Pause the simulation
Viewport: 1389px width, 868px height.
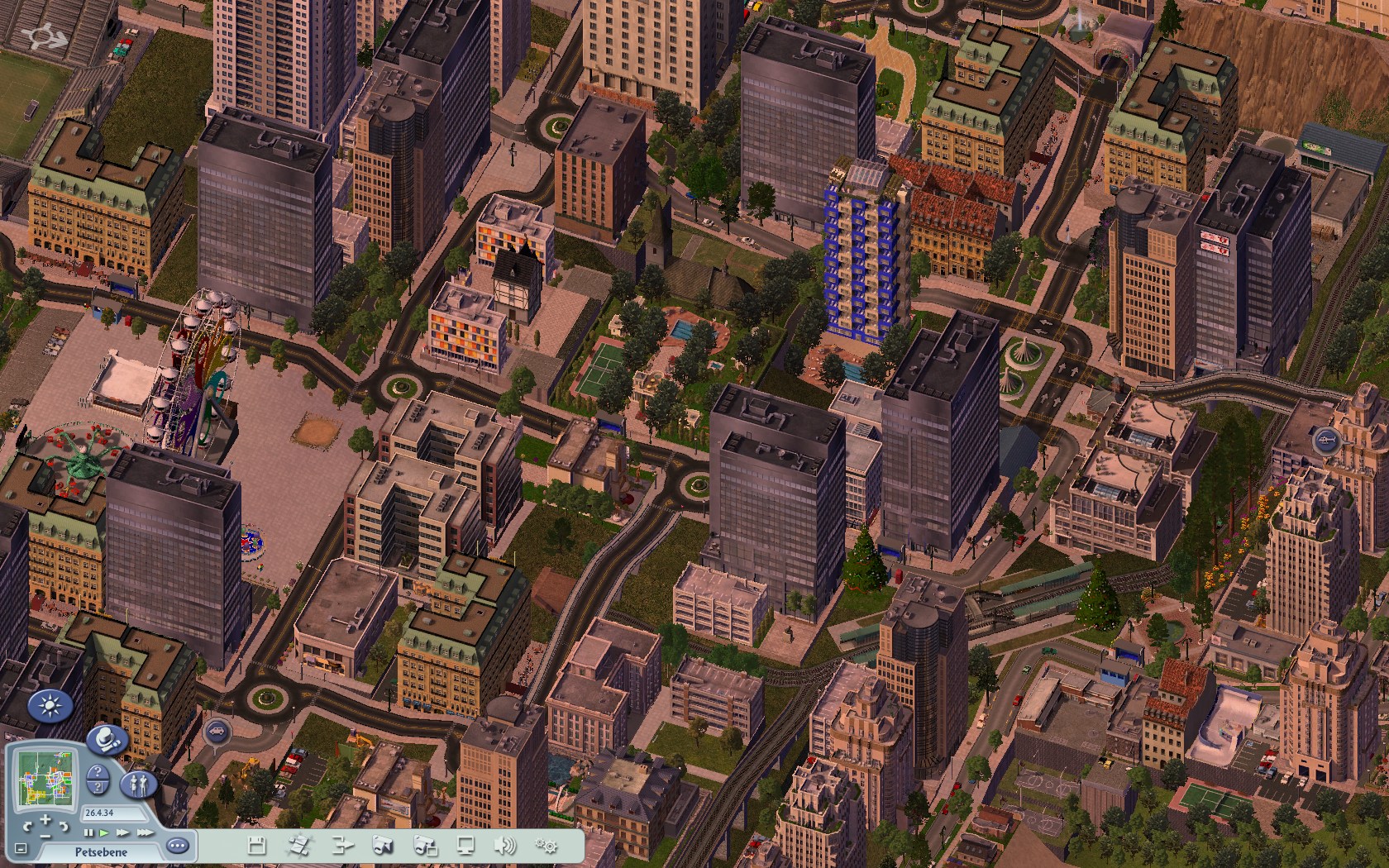(x=88, y=832)
